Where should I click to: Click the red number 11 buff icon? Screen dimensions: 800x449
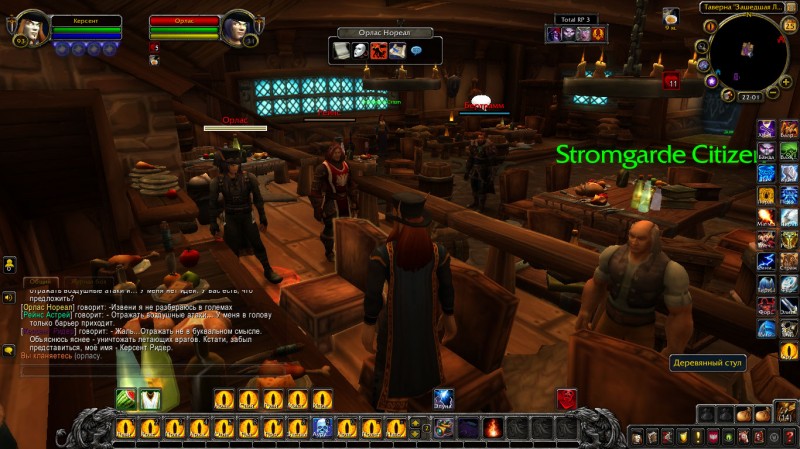tap(672, 82)
